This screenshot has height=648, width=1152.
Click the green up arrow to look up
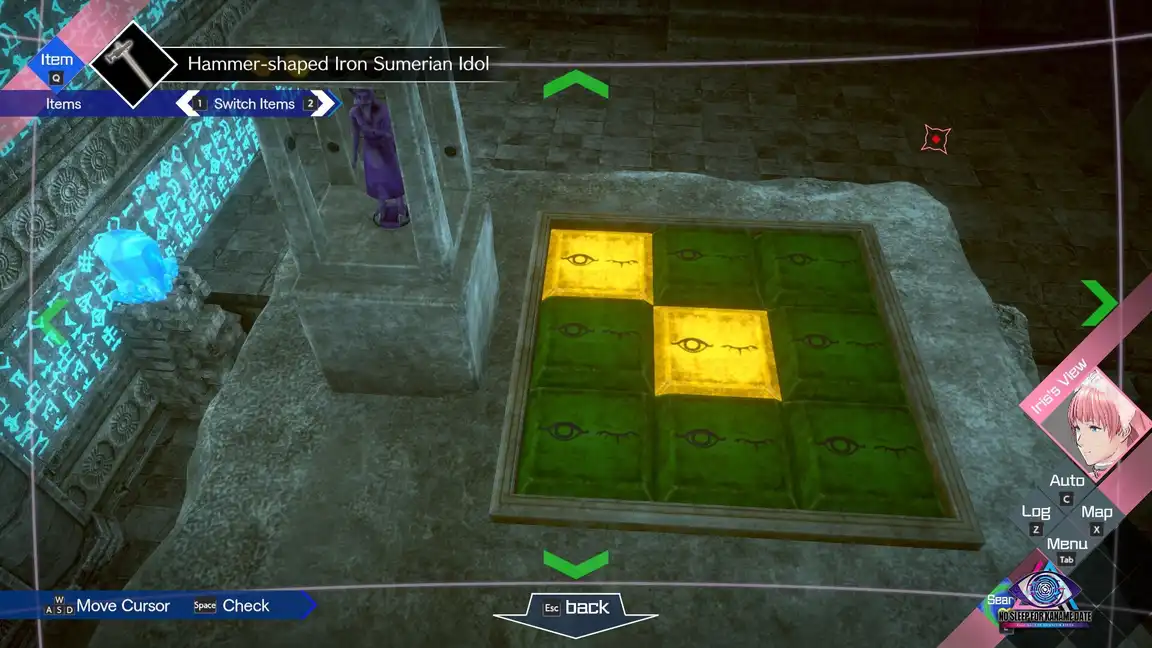coord(575,86)
